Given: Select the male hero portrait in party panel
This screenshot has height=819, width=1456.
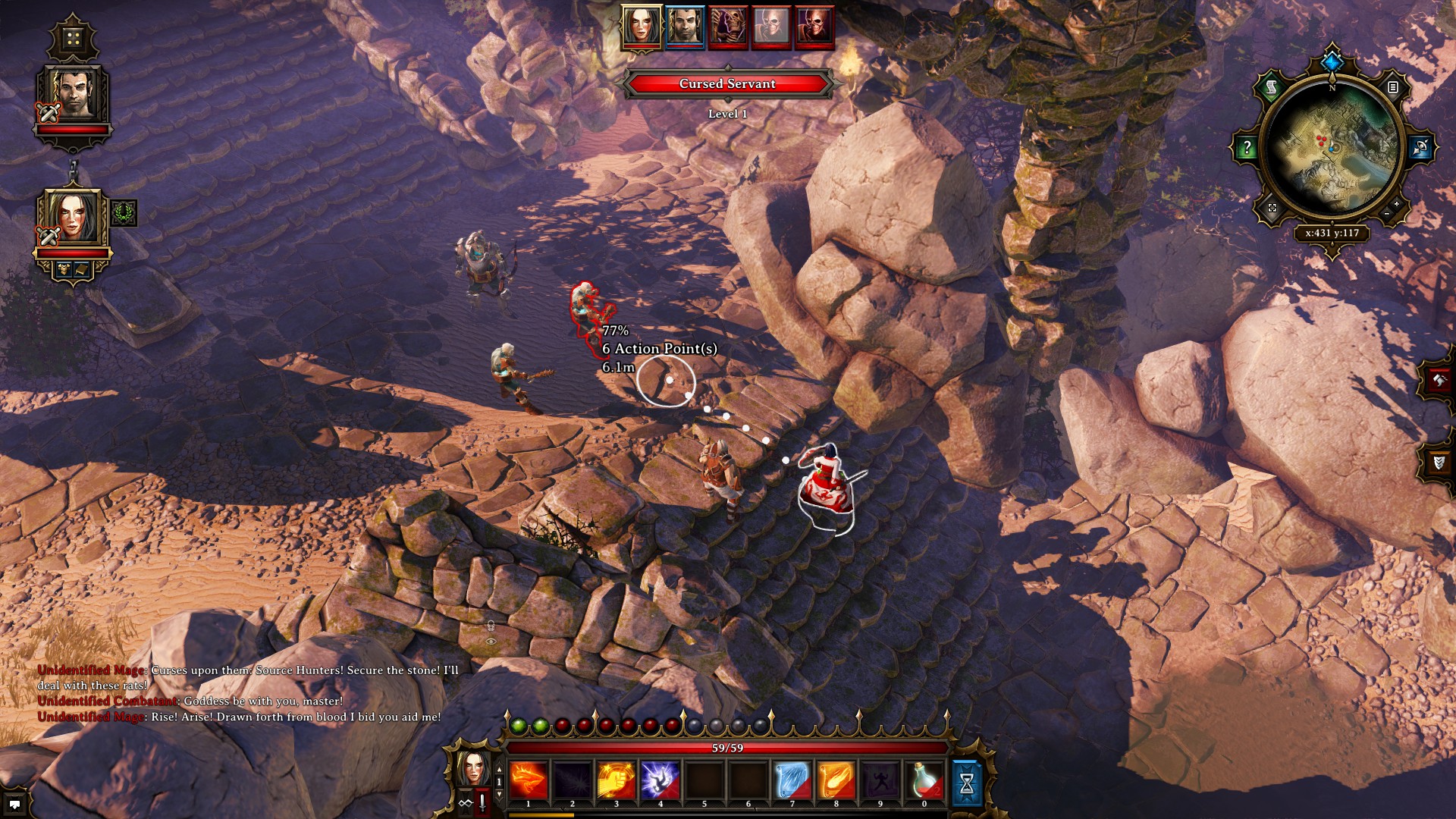Looking at the screenshot, I should pos(74,94).
